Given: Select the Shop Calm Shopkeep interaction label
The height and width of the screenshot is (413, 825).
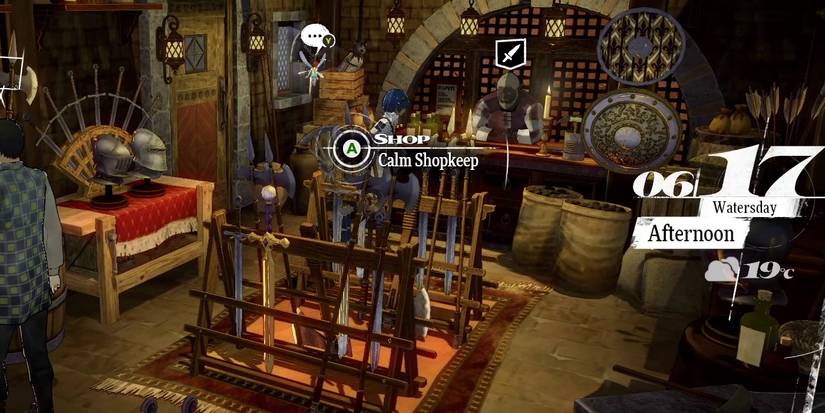Looking at the screenshot, I should tap(418, 149).
